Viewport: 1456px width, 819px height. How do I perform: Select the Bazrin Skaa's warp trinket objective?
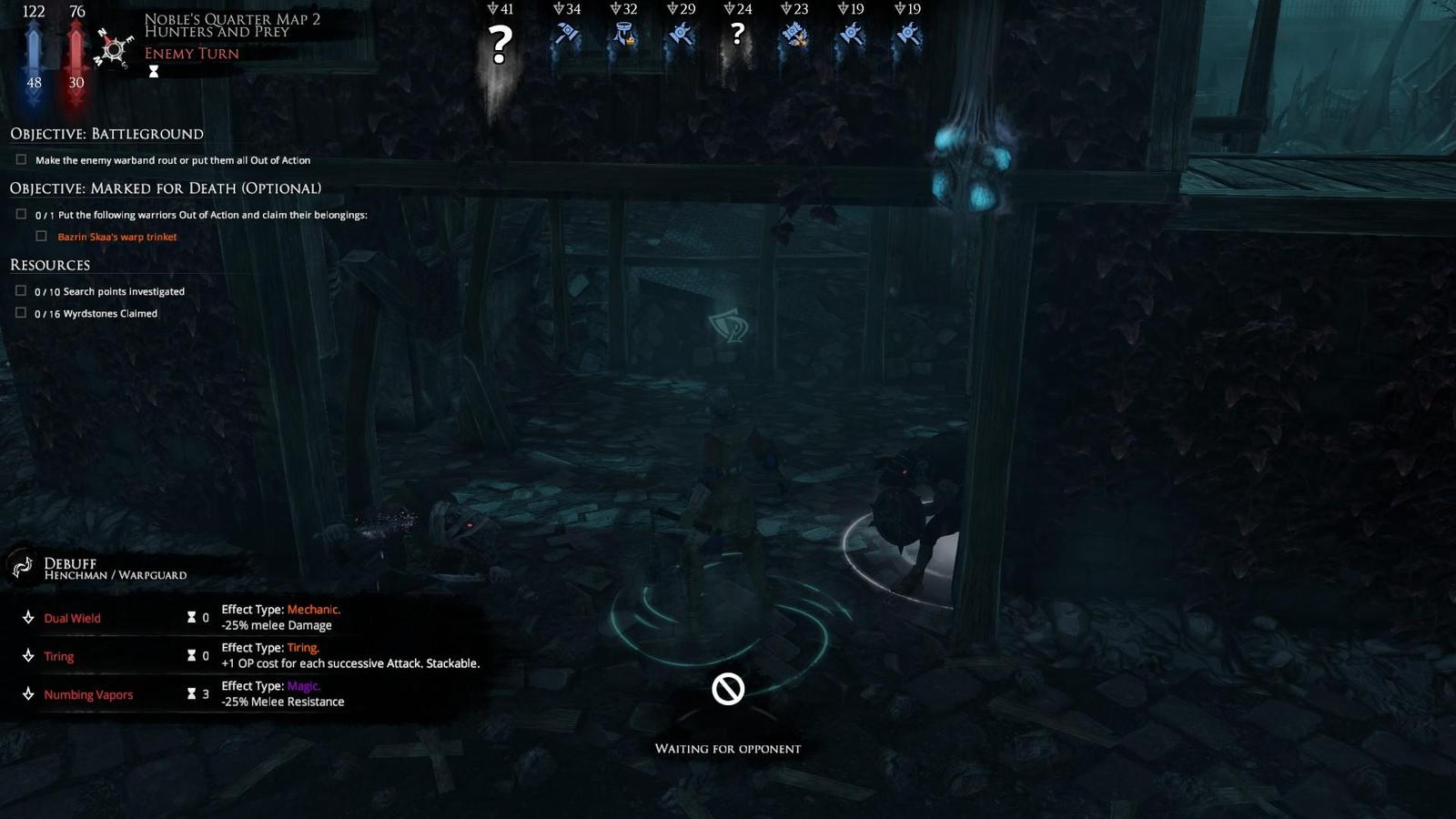point(116,237)
